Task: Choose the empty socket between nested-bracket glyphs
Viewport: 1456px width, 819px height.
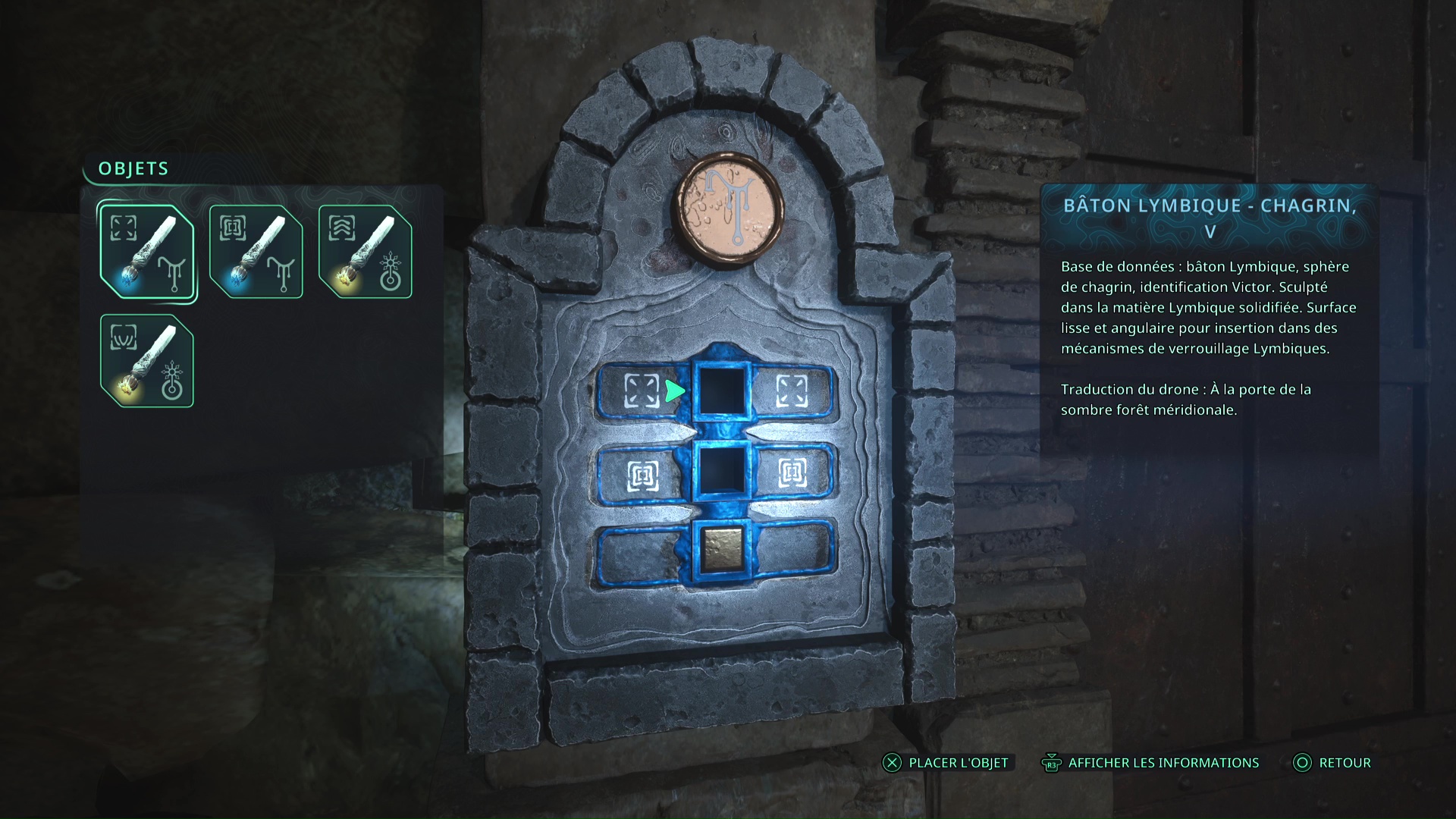Action: 722,472
